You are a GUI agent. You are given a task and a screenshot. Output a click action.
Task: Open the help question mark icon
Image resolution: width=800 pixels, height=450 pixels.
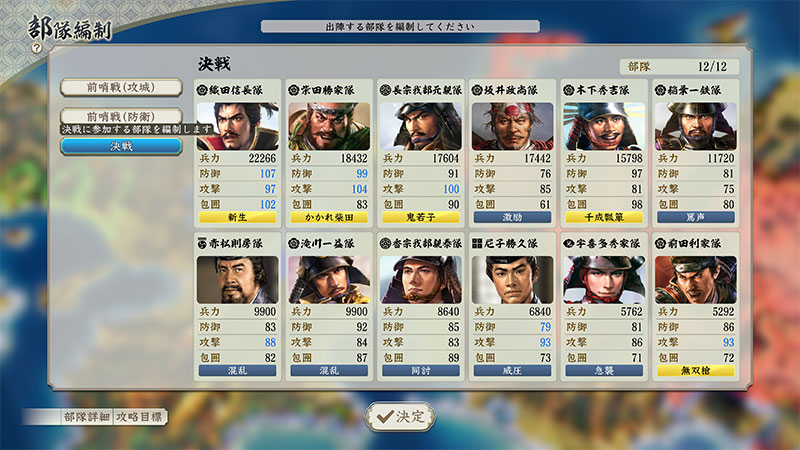coord(36,47)
